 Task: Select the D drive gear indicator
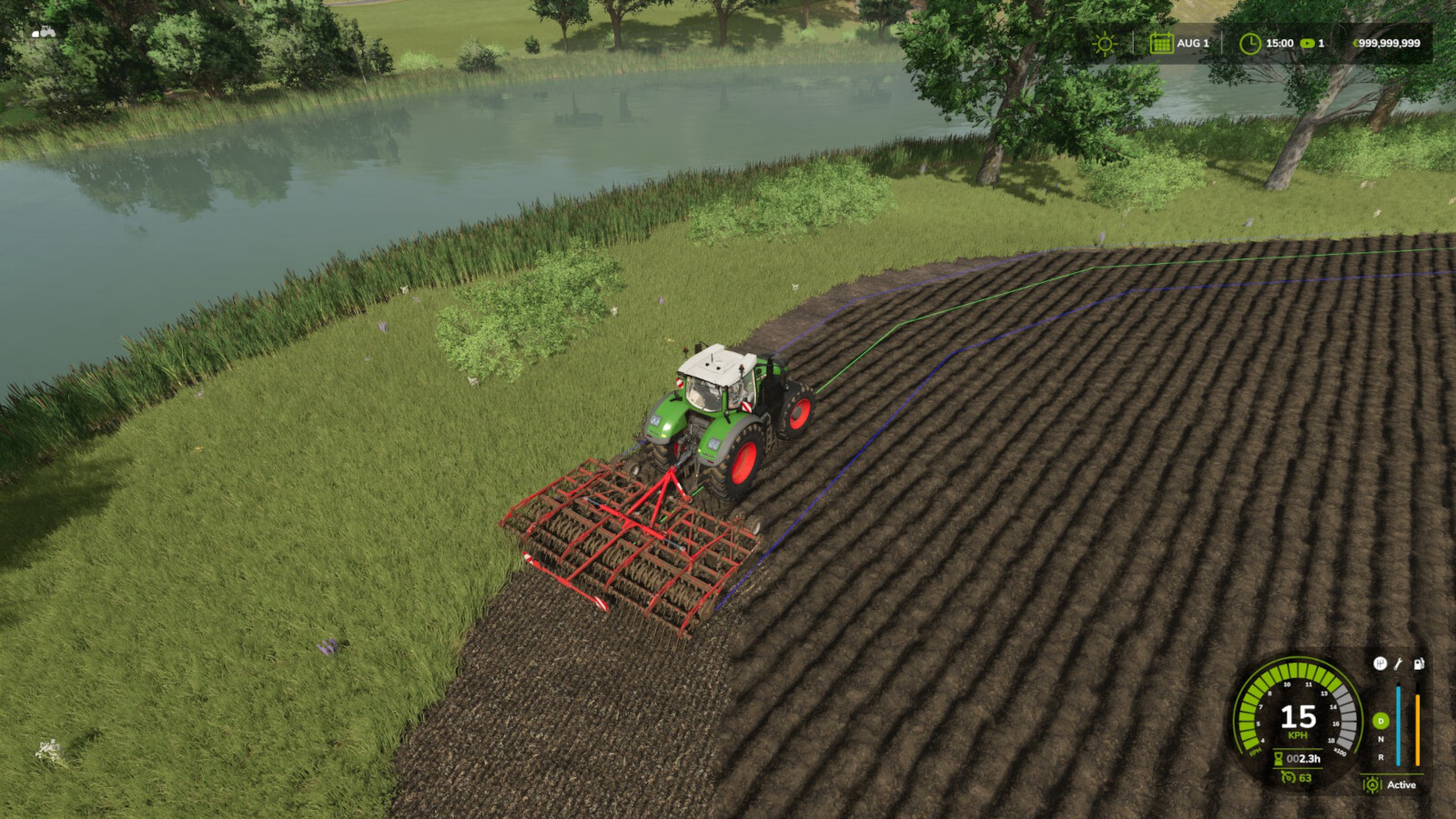pyautogui.click(x=1381, y=722)
